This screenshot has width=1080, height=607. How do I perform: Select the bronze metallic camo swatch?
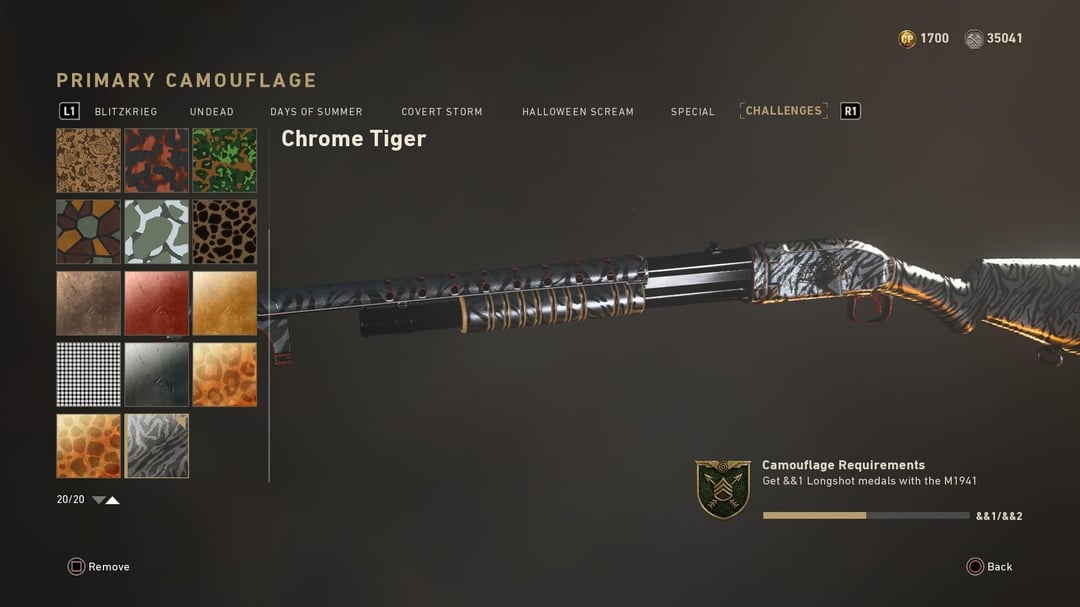point(88,303)
